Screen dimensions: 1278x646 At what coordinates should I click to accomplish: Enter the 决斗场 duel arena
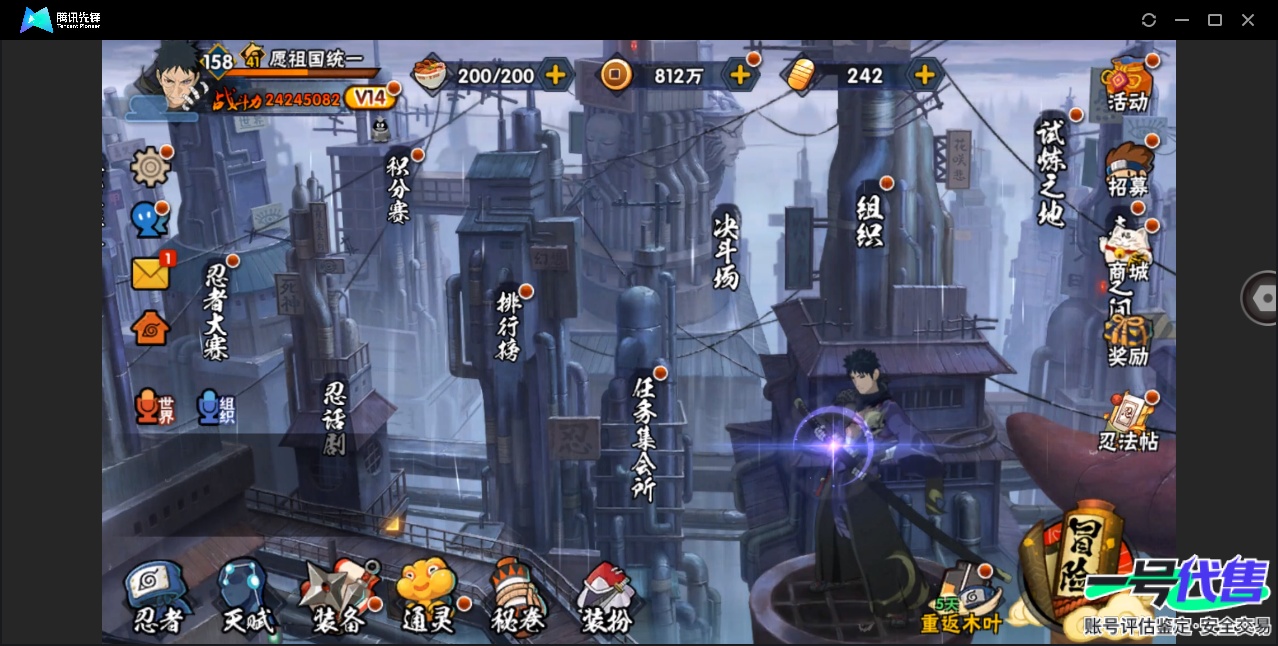click(726, 250)
